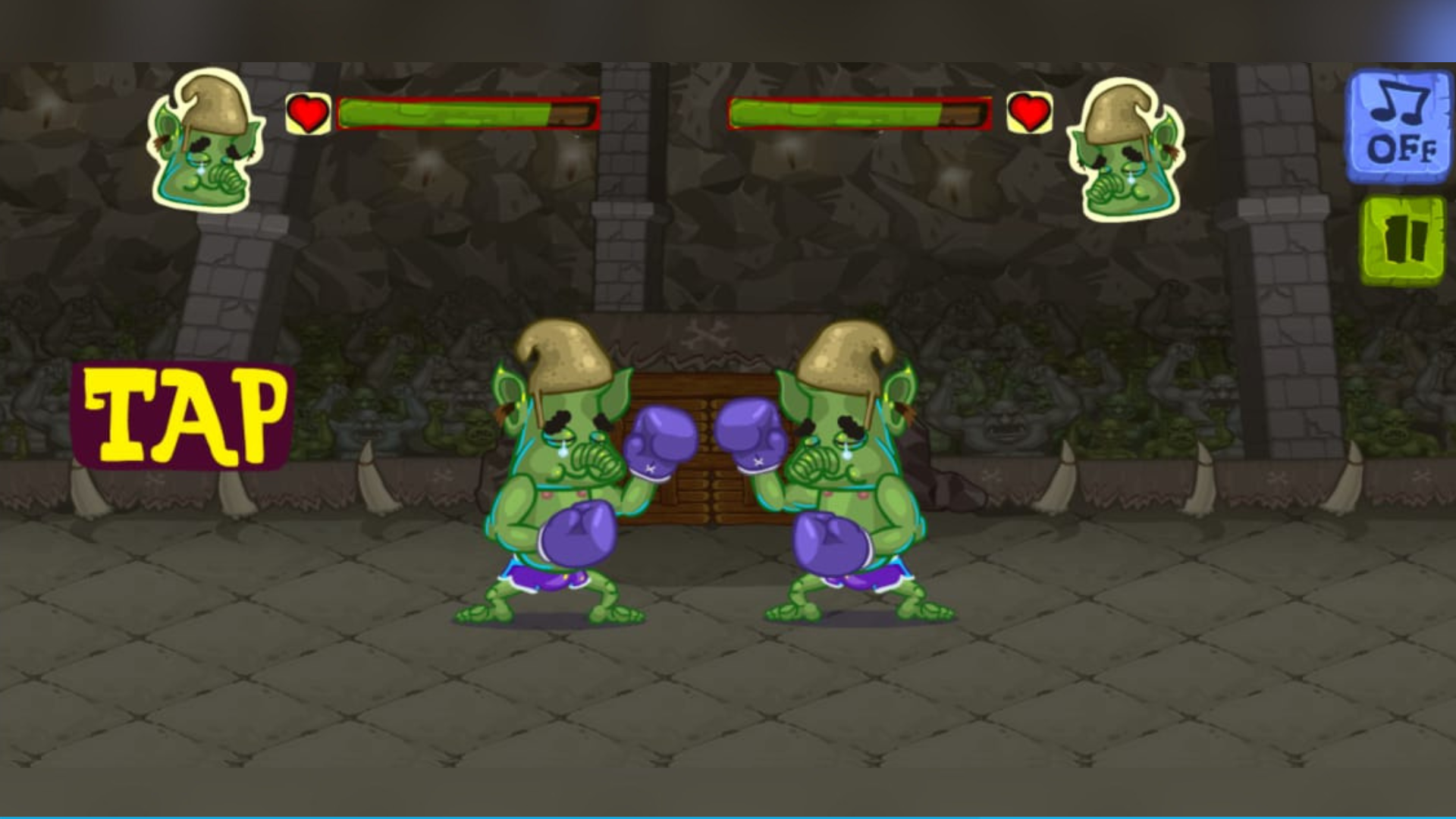
Task: Select the left player's heart icon
Action: (306, 114)
